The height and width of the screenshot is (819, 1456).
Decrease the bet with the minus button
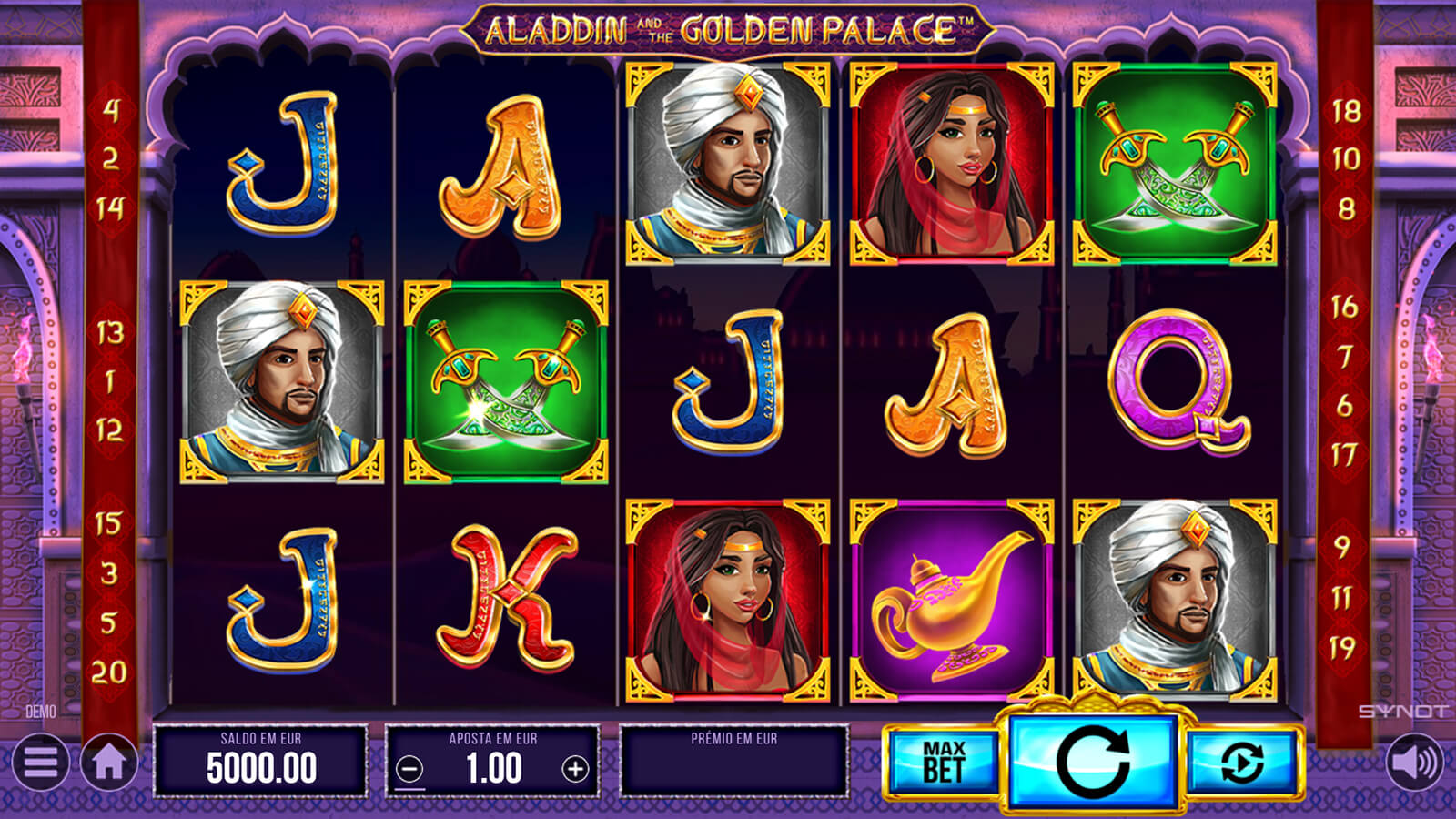point(410,770)
